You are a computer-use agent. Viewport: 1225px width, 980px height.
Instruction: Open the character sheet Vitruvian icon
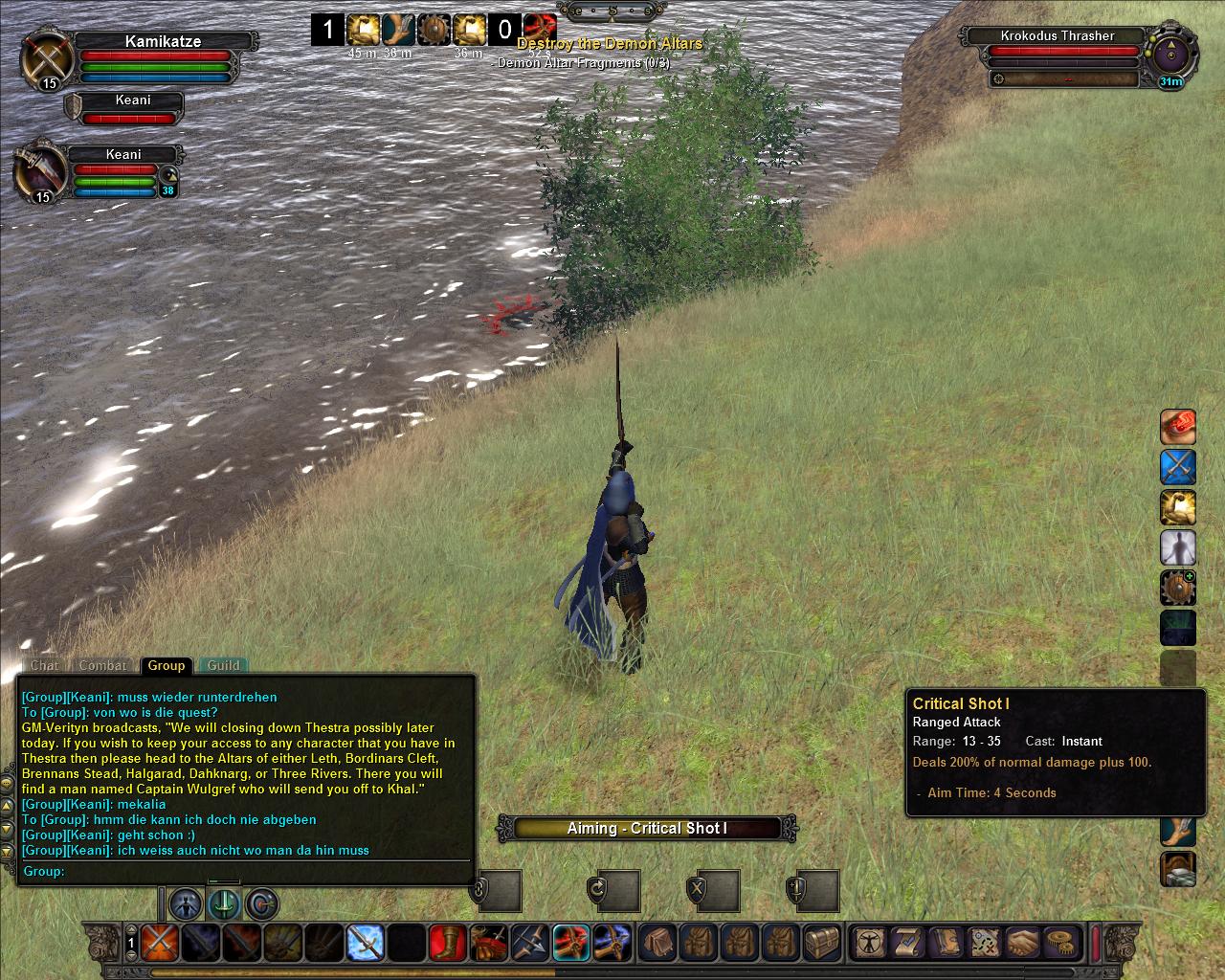click(x=870, y=942)
